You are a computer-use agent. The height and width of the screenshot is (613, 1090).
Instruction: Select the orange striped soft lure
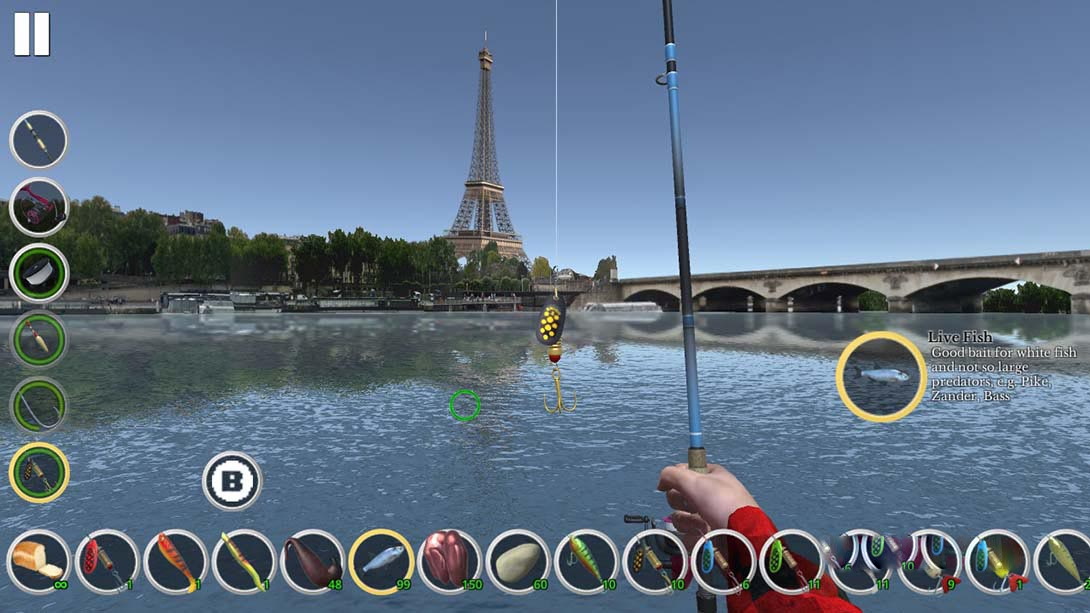coord(176,562)
